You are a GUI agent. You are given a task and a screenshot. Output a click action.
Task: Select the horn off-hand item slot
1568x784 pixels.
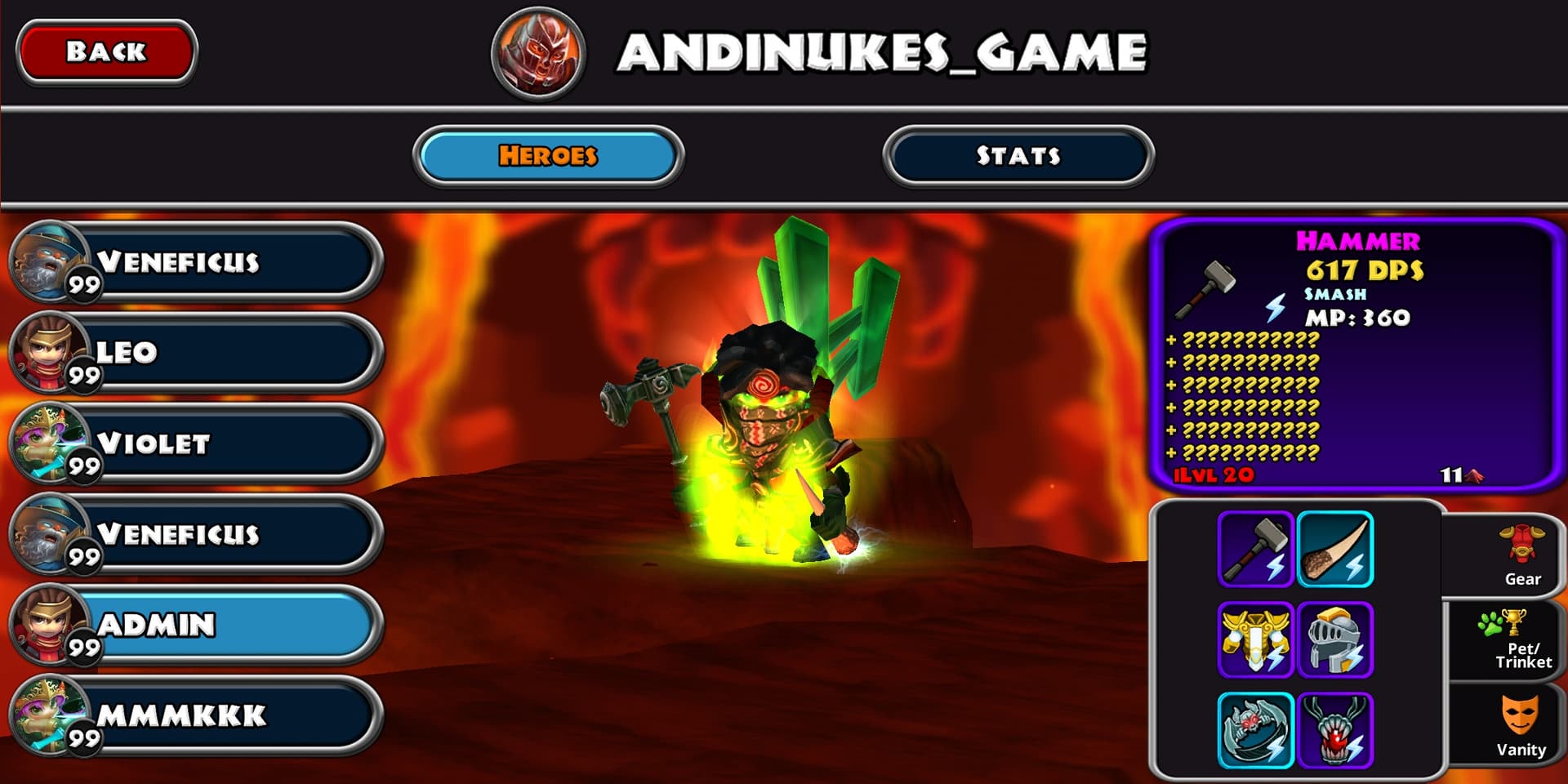point(1335,550)
